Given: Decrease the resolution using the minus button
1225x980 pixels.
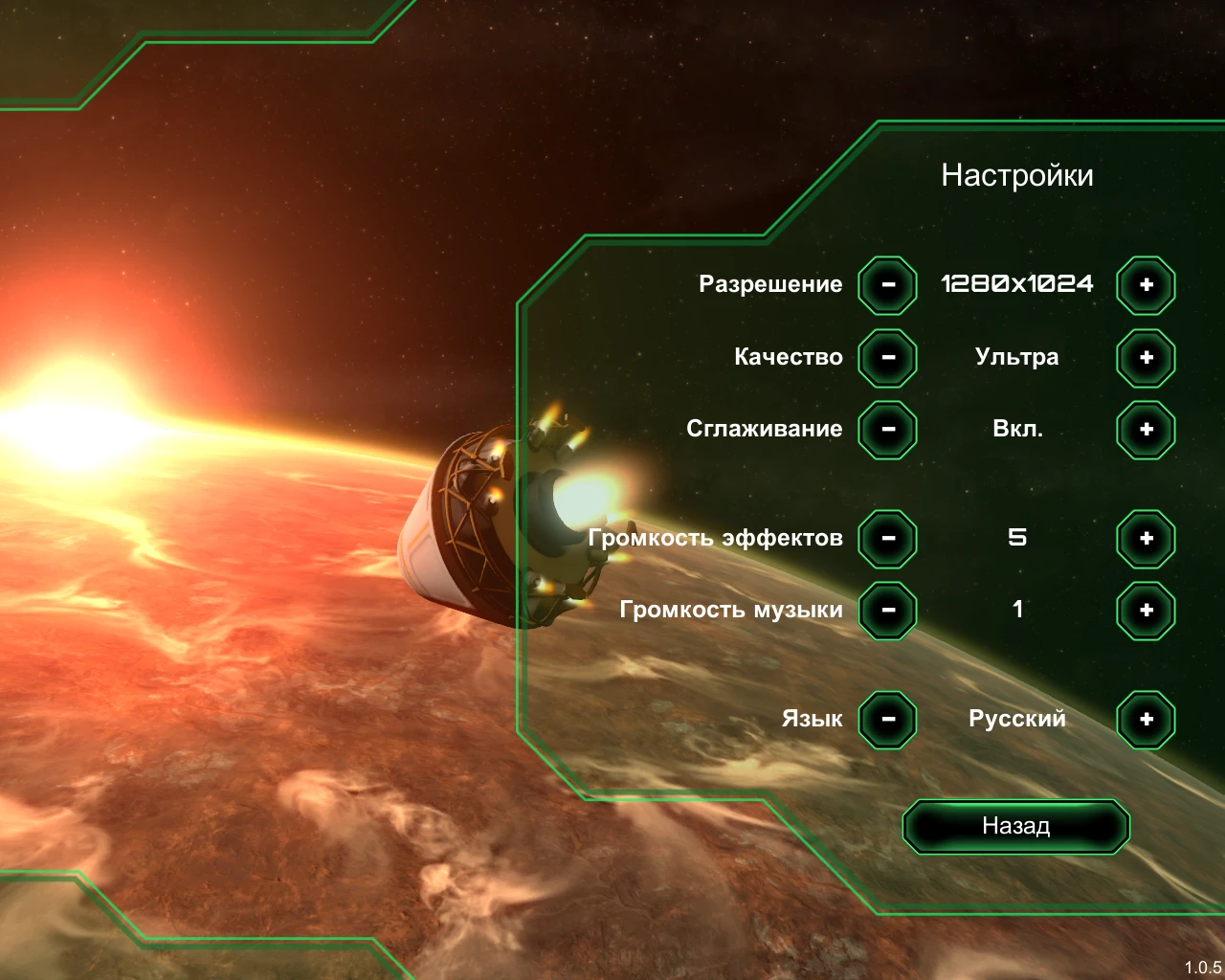Looking at the screenshot, I should coord(886,284).
